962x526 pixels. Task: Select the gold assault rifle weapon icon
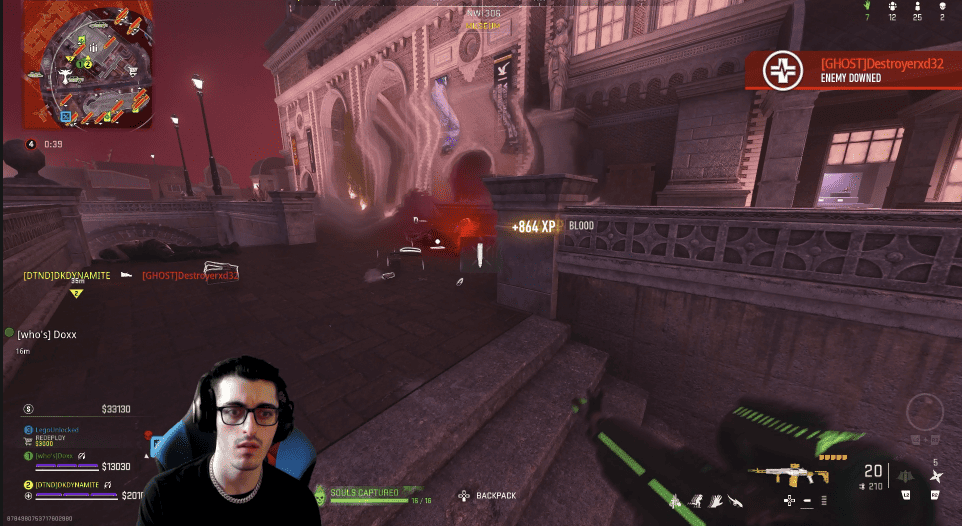click(791, 472)
